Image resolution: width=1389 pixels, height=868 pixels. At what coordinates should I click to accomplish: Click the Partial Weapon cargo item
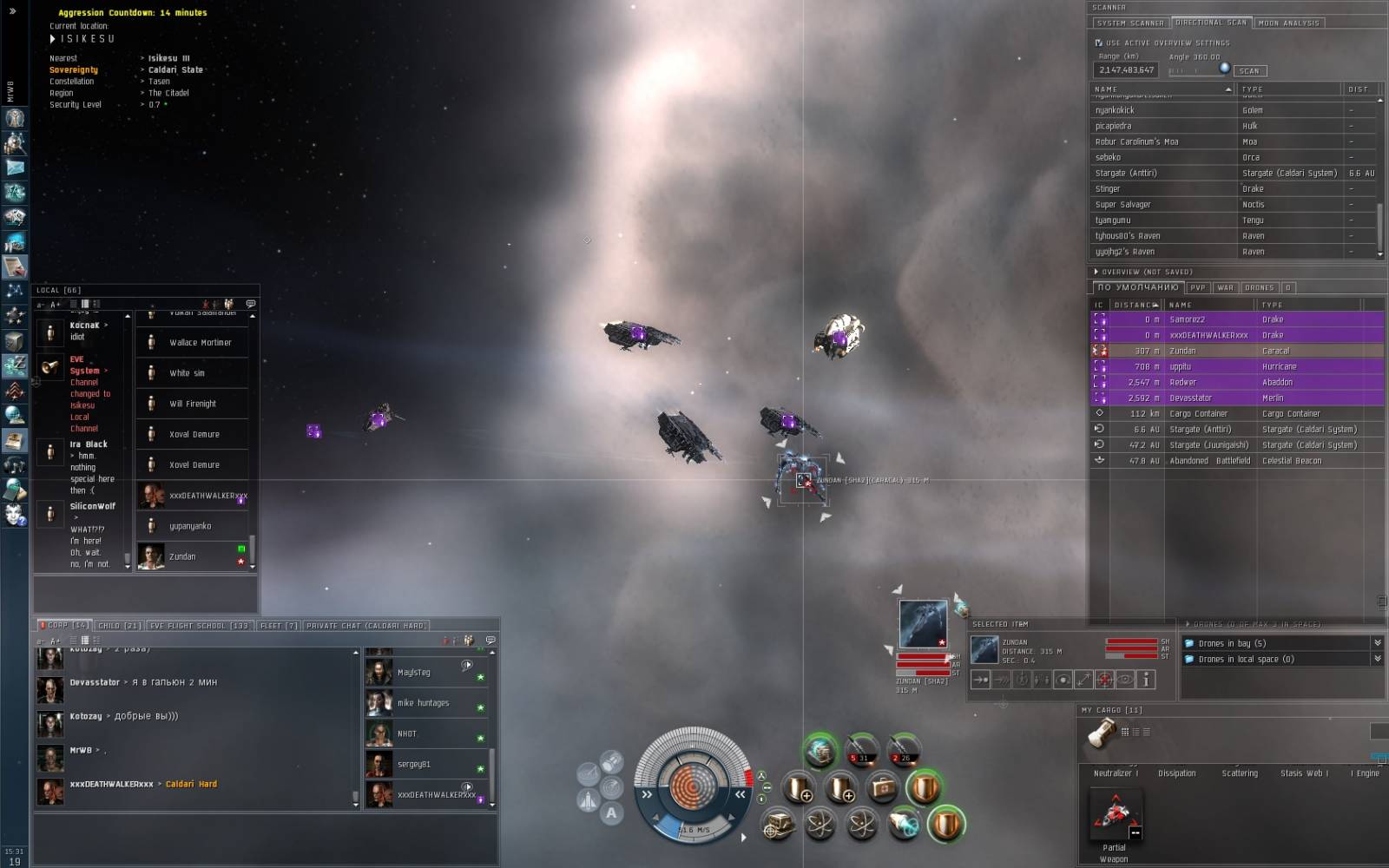tap(1114, 817)
